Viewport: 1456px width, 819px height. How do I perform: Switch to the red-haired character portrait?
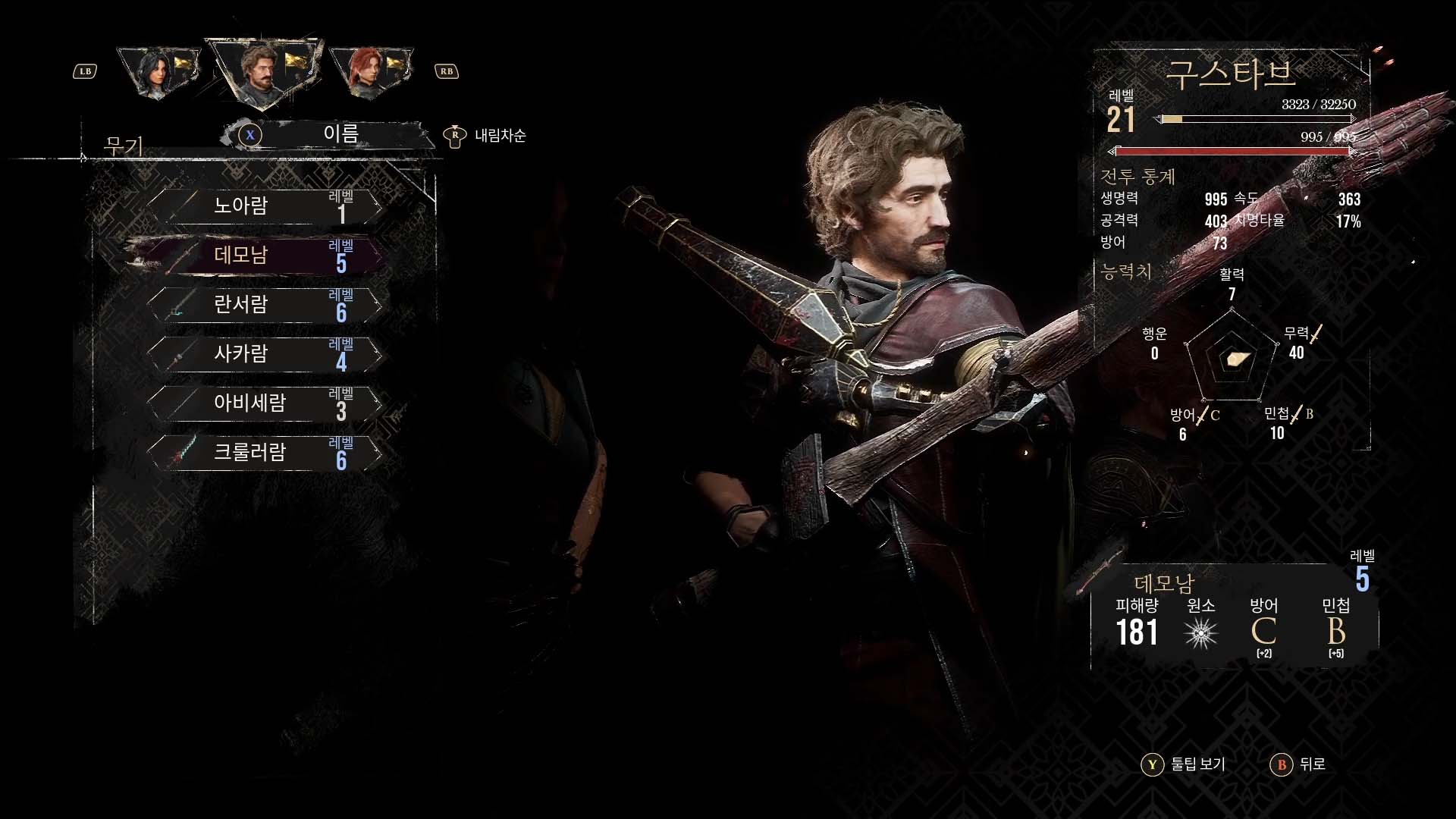372,72
